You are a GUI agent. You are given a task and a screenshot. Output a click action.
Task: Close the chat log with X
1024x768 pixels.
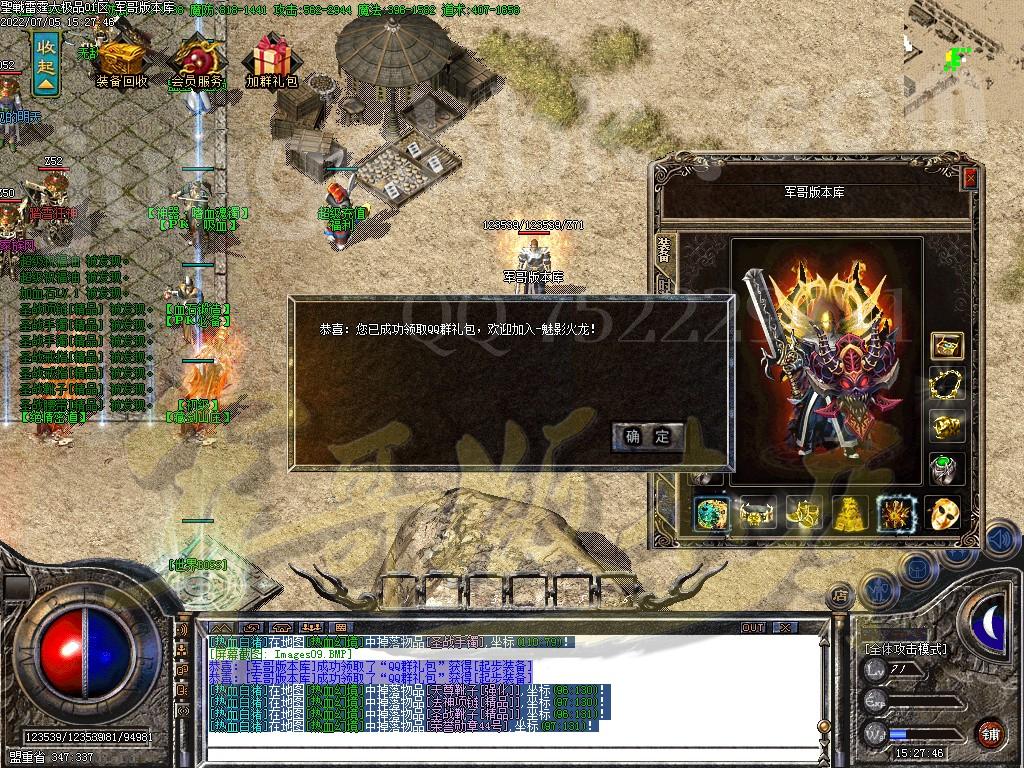pyautogui.click(x=786, y=628)
